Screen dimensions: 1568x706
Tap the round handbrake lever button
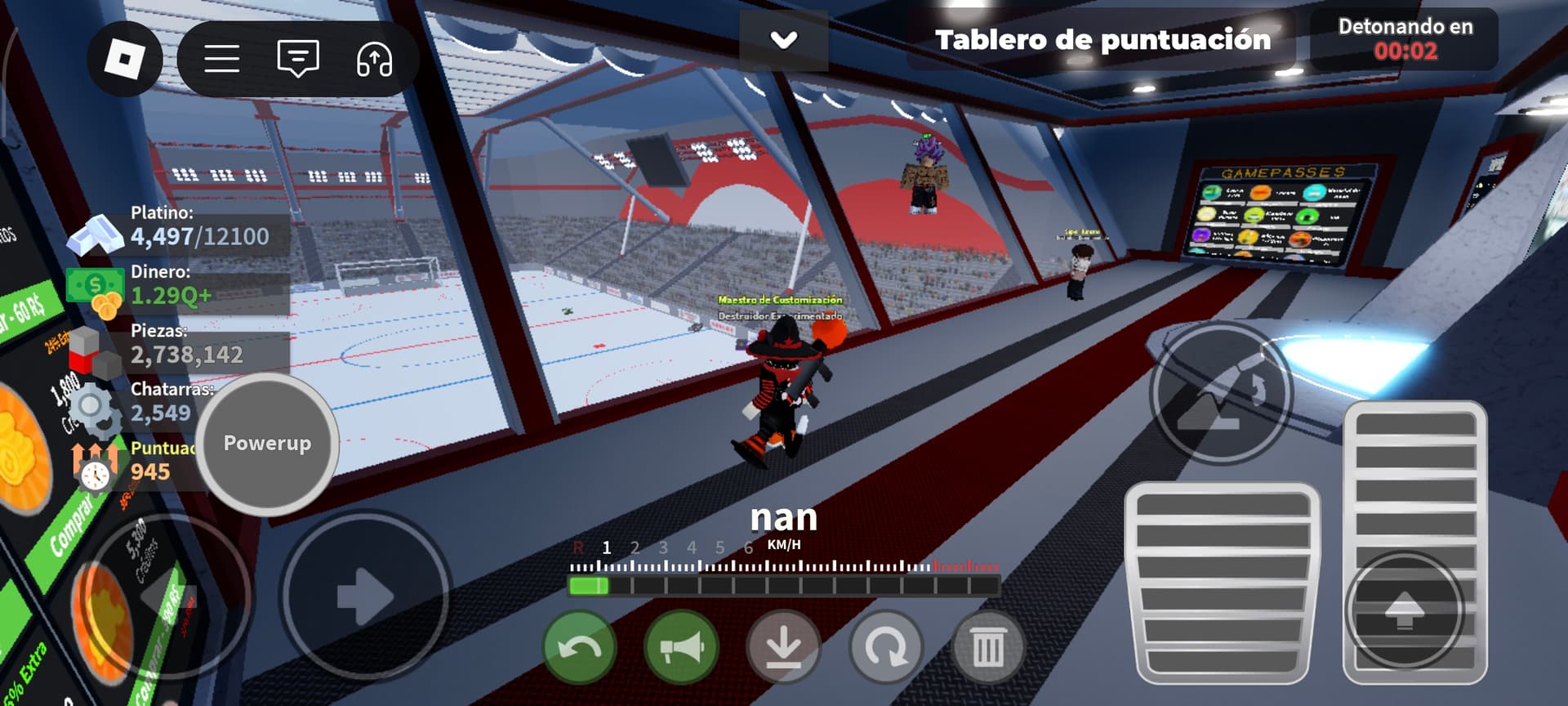click(x=1220, y=394)
